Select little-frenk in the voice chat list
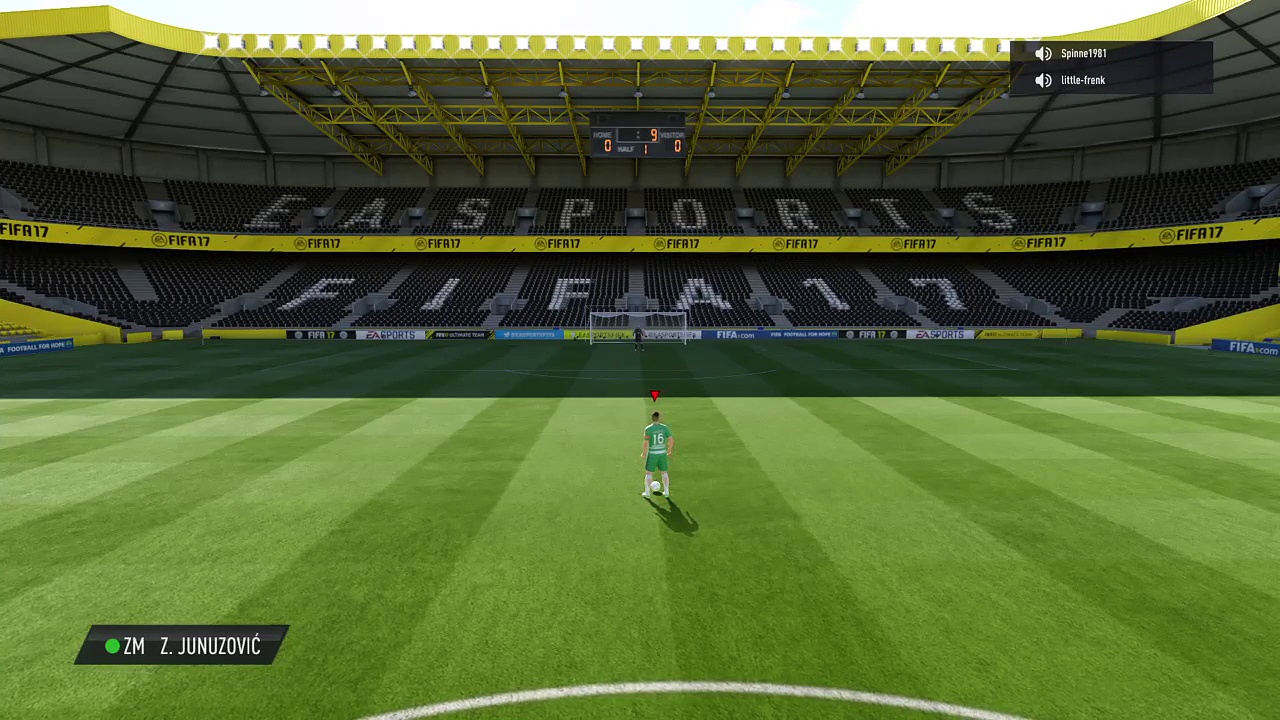Image resolution: width=1280 pixels, height=720 pixels. coord(1082,80)
